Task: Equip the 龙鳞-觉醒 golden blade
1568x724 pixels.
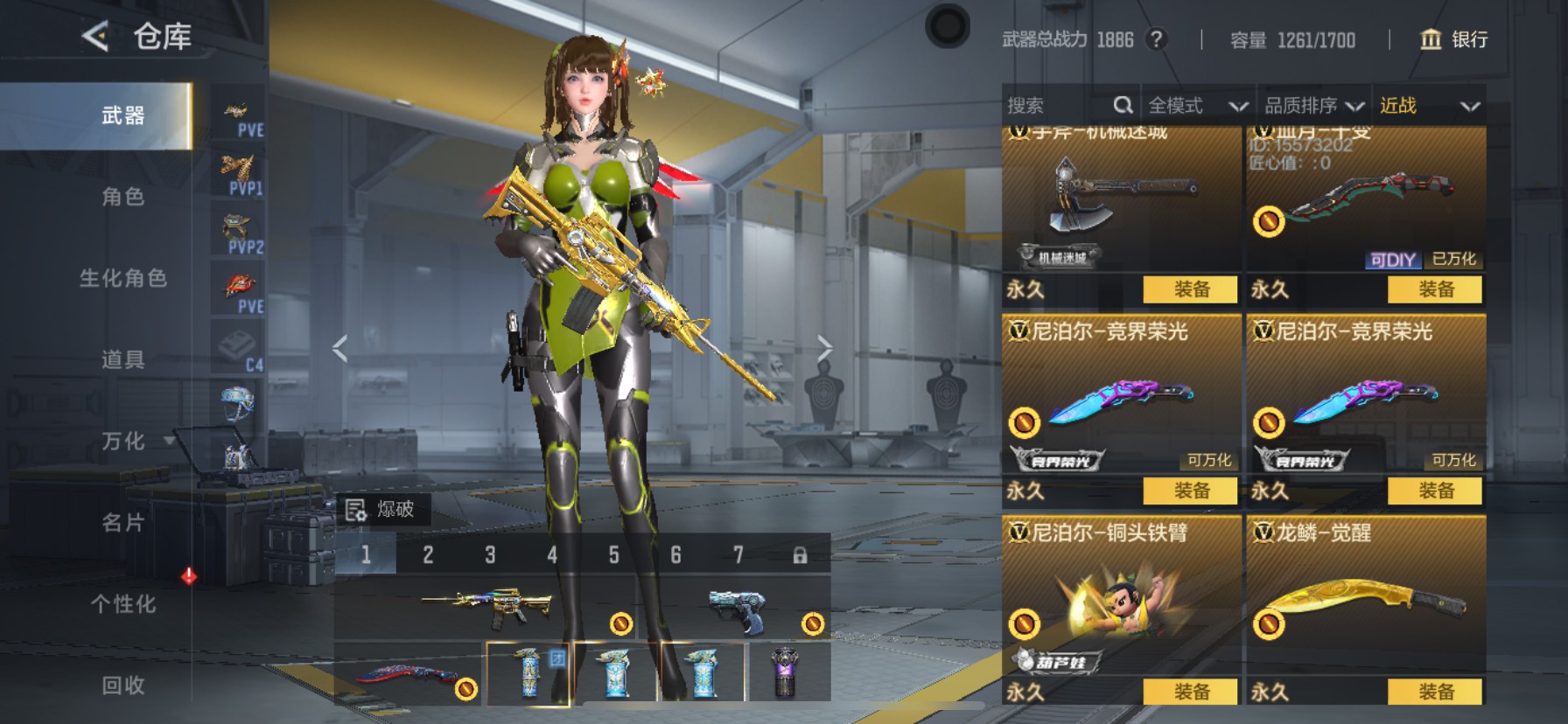Action: [x=1435, y=692]
